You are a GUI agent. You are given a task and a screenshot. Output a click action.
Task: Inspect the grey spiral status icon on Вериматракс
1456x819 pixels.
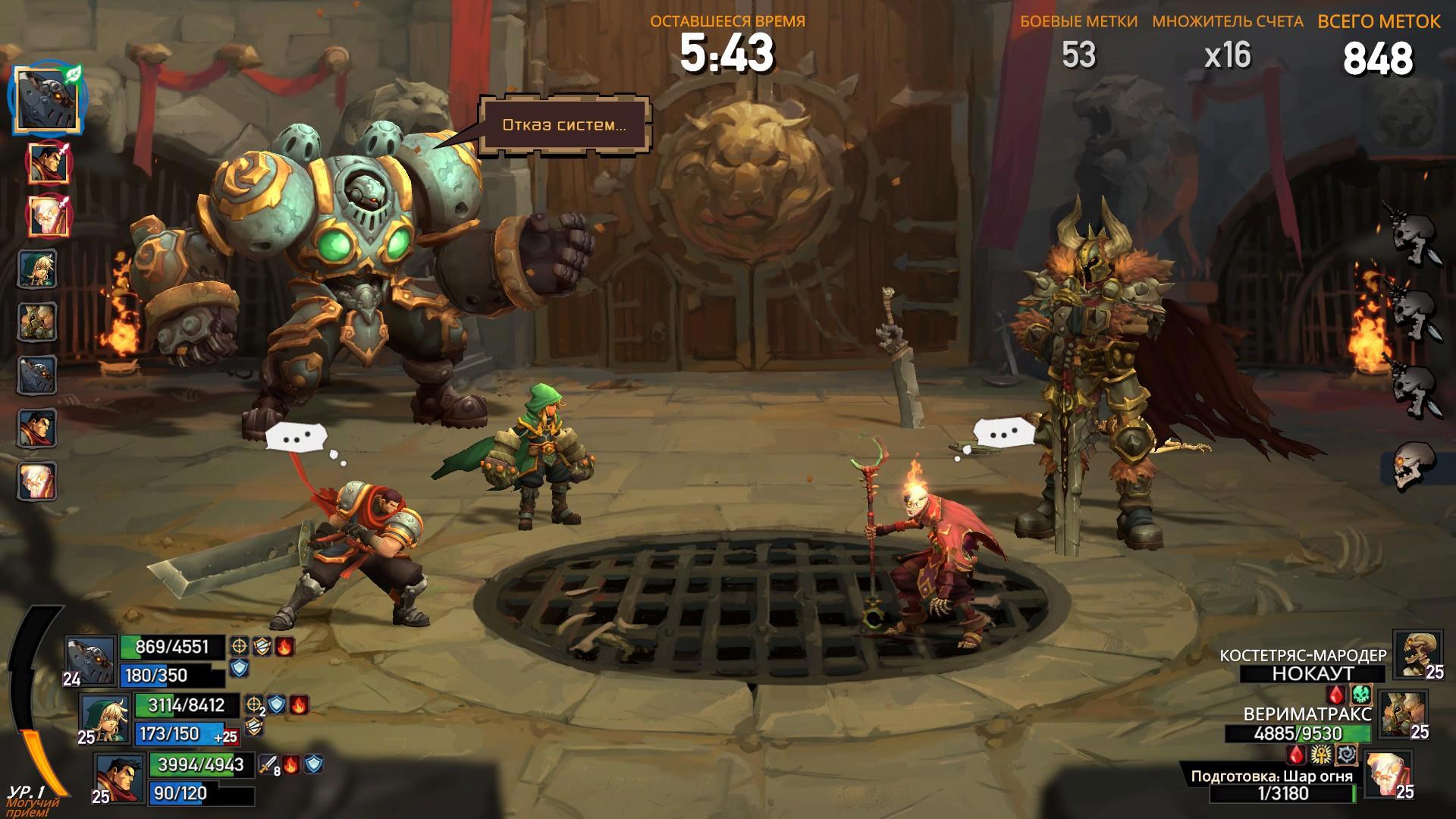[x=1347, y=754]
